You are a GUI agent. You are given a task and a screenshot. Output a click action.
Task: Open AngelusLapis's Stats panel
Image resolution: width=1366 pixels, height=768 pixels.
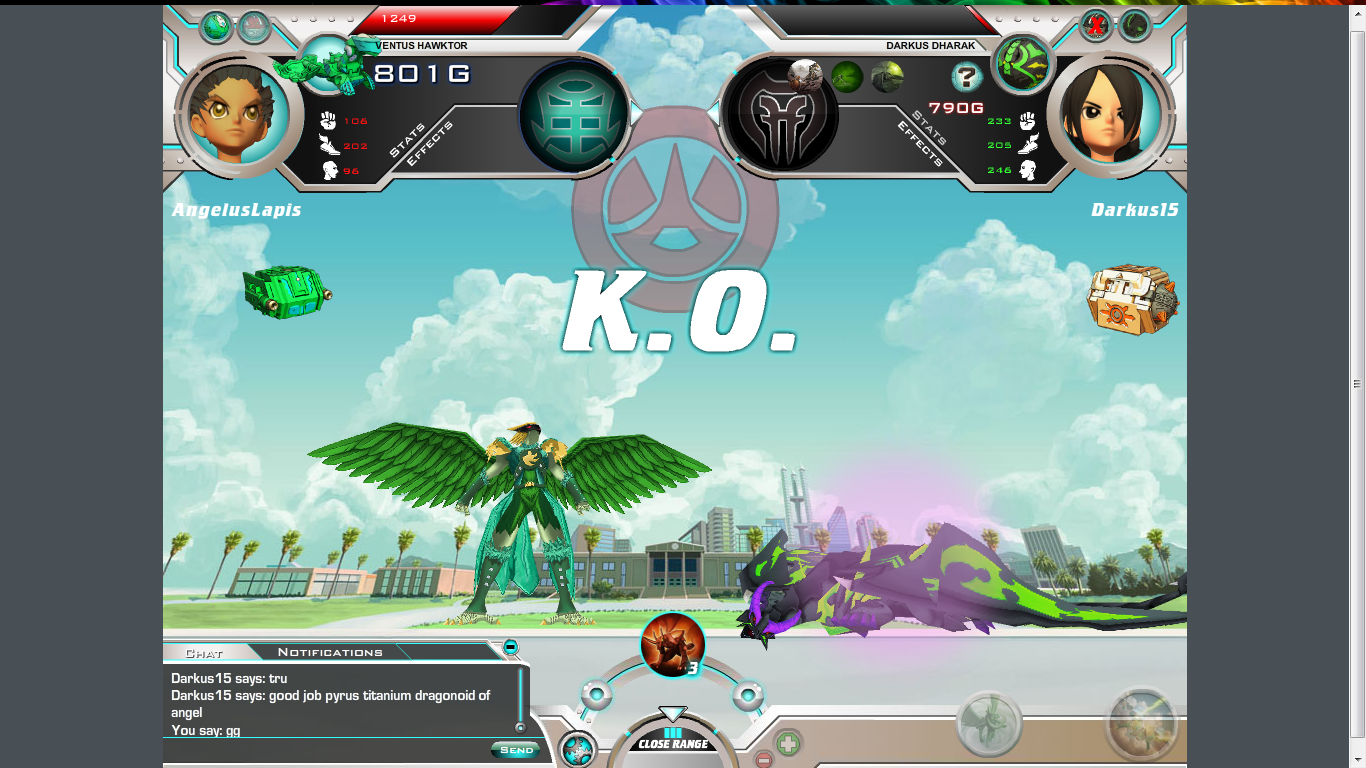[406, 139]
